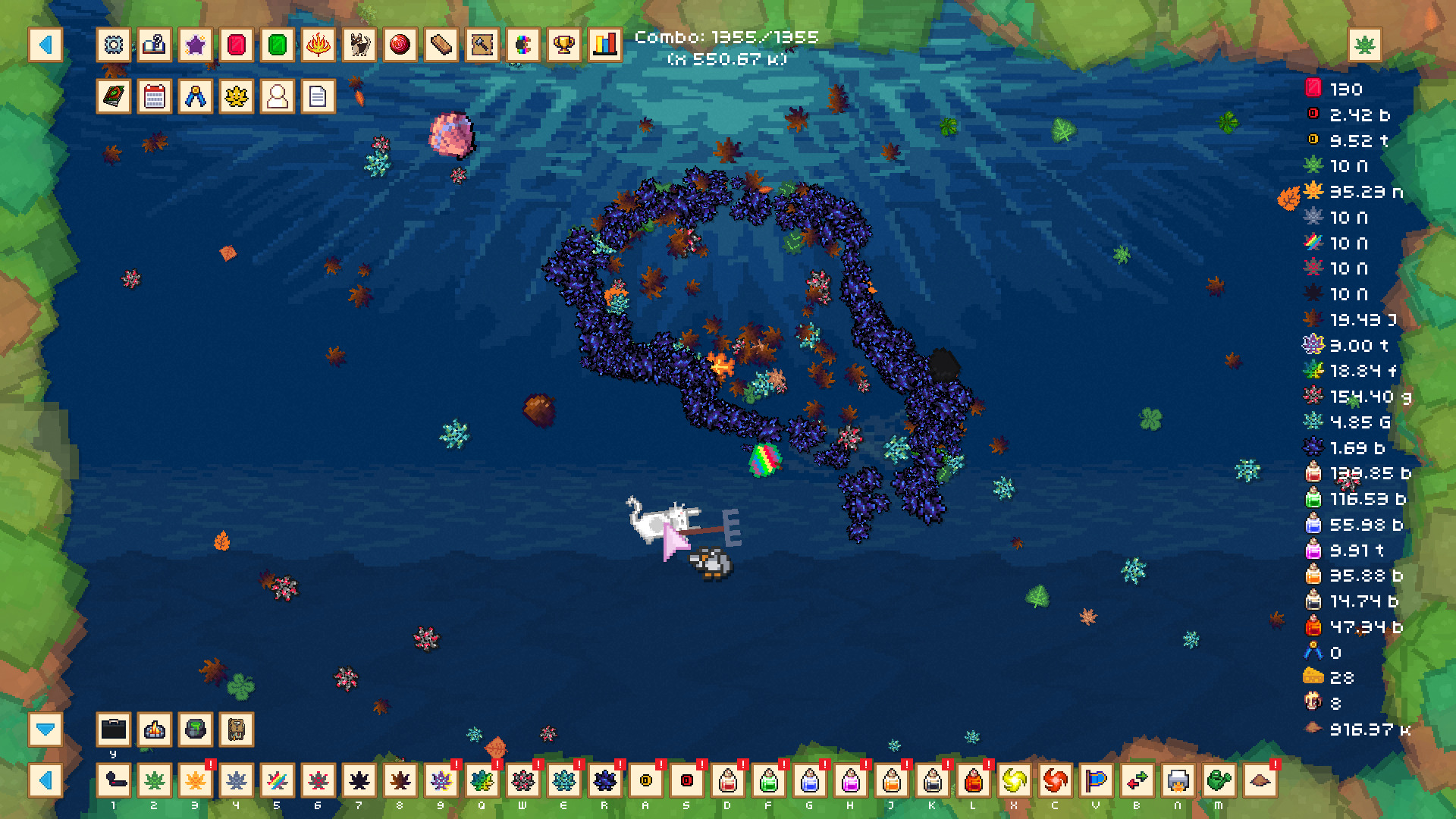Open the document page icon
1456x819 pixels.
pyautogui.click(x=318, y=97)
